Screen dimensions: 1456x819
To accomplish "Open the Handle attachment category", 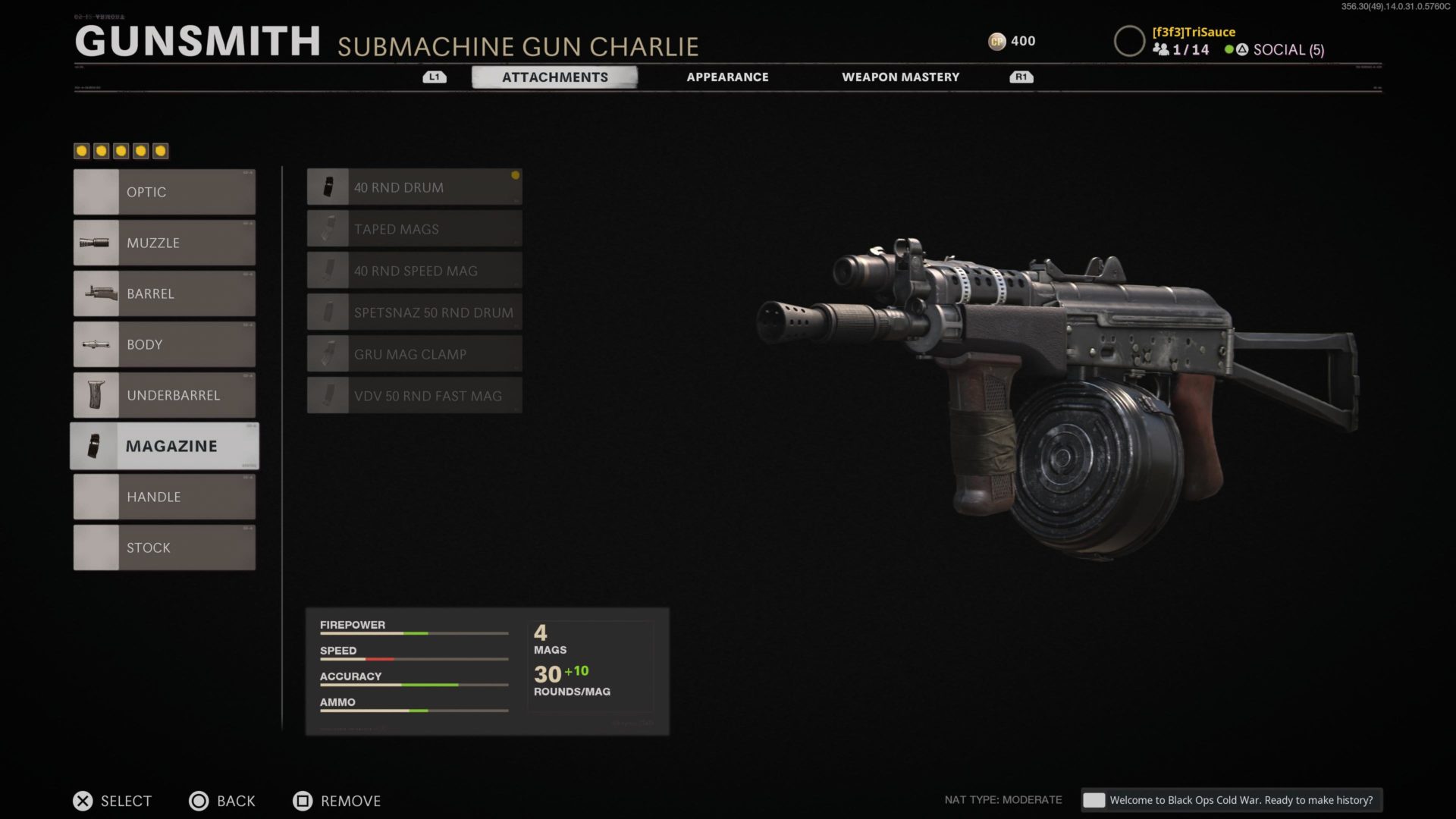I will tap(165, 497).
